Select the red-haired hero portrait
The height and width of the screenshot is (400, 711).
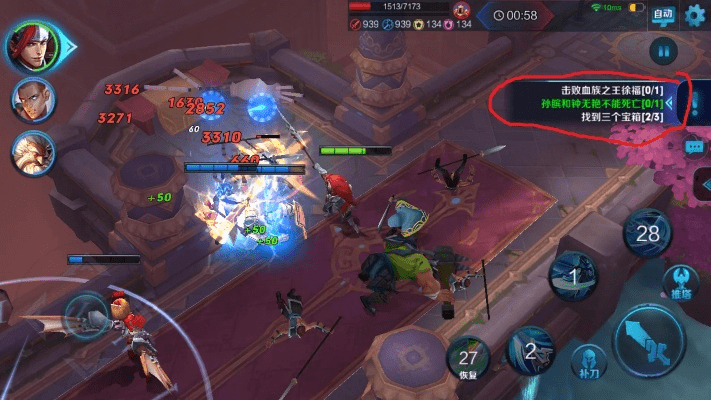[30, 45]
